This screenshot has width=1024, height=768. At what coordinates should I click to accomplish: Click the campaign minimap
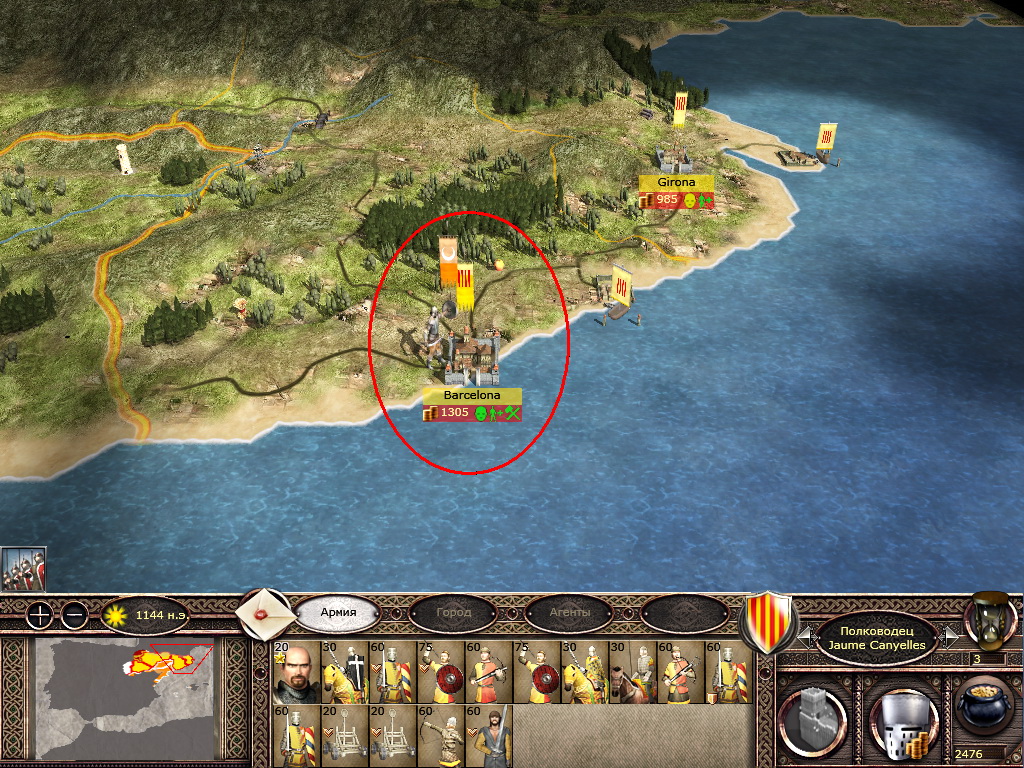point(126,698)
